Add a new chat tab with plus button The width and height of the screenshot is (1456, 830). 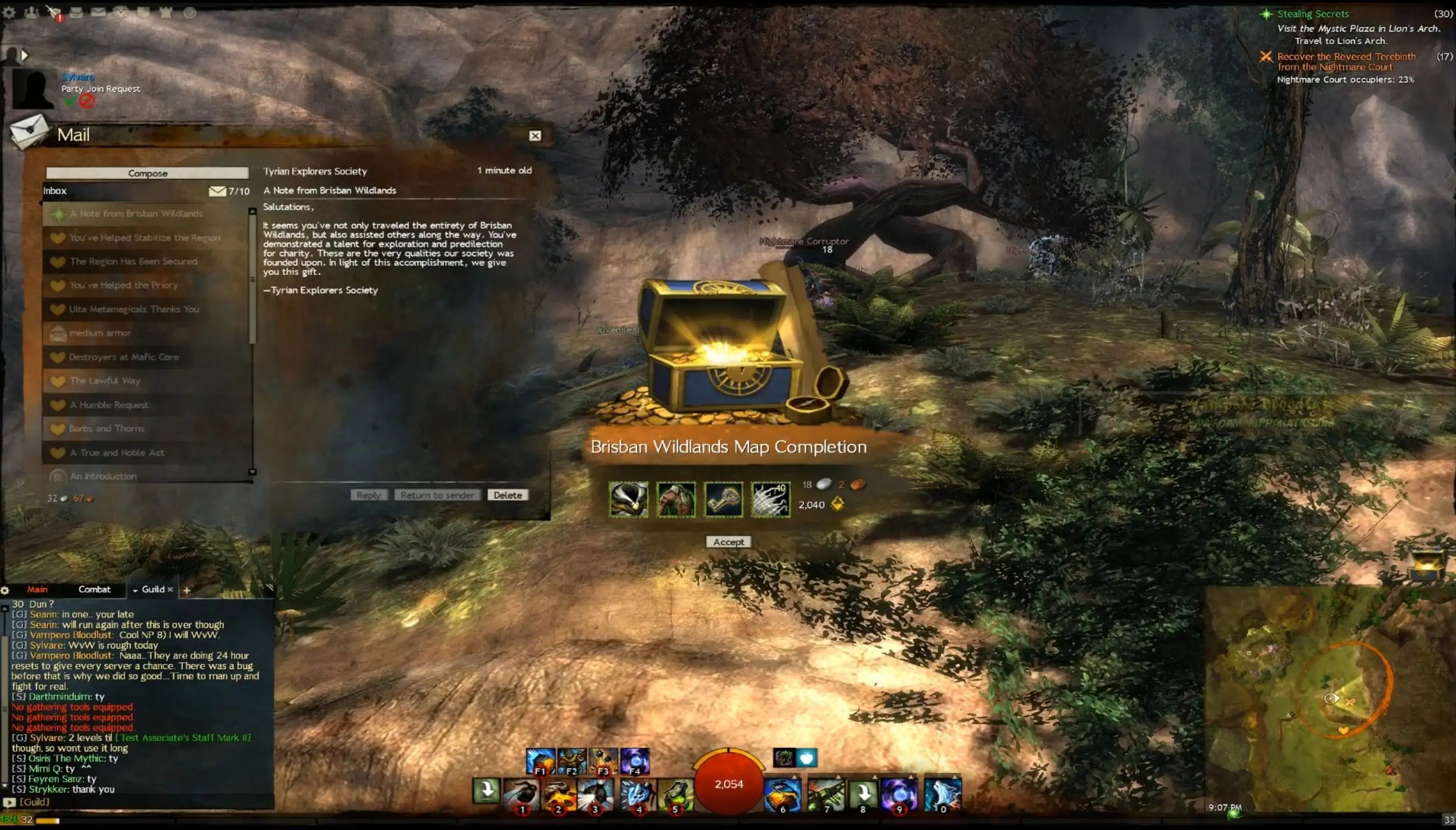186,591
